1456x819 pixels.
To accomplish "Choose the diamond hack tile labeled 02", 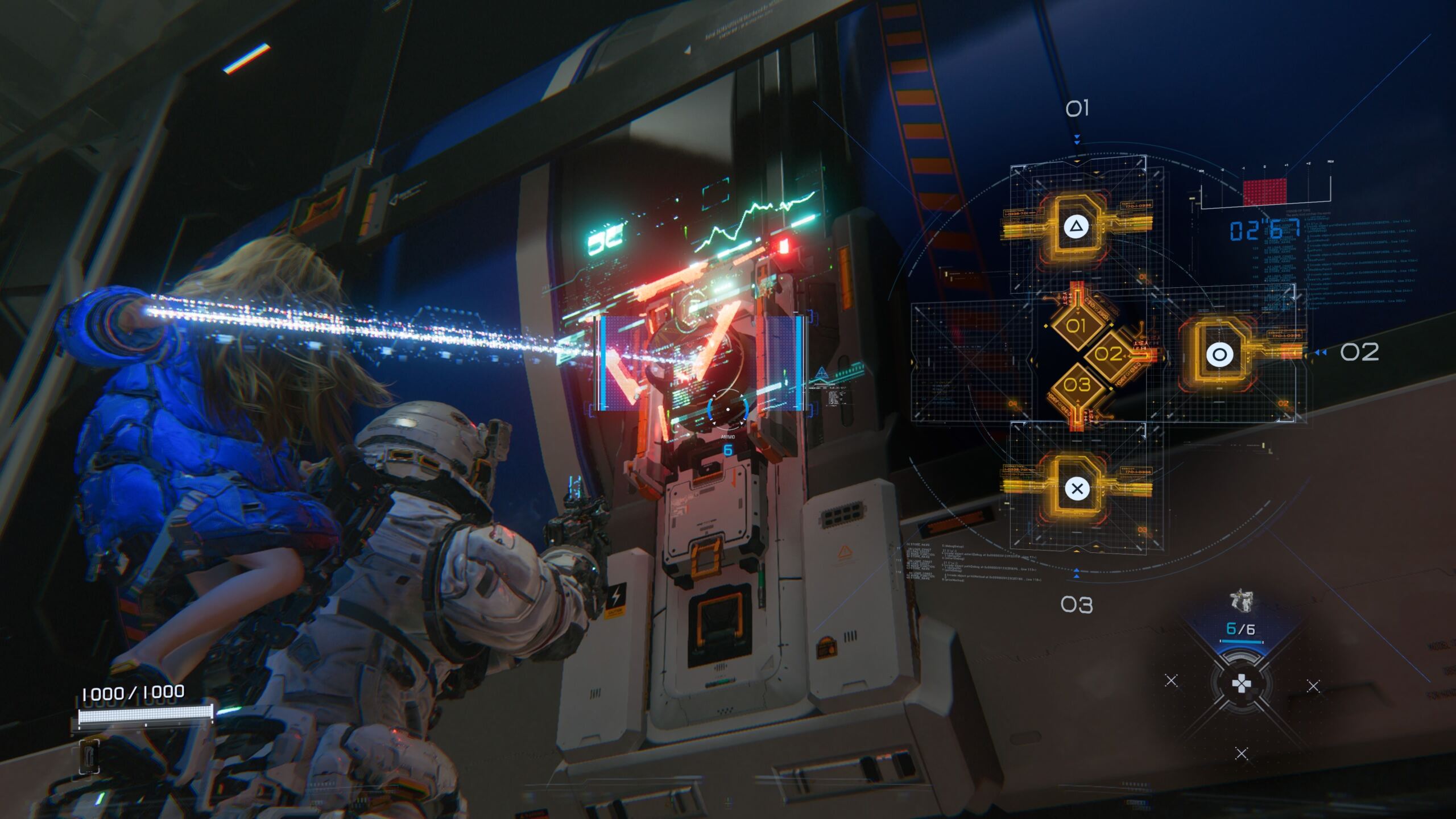I will [1108, 354].
